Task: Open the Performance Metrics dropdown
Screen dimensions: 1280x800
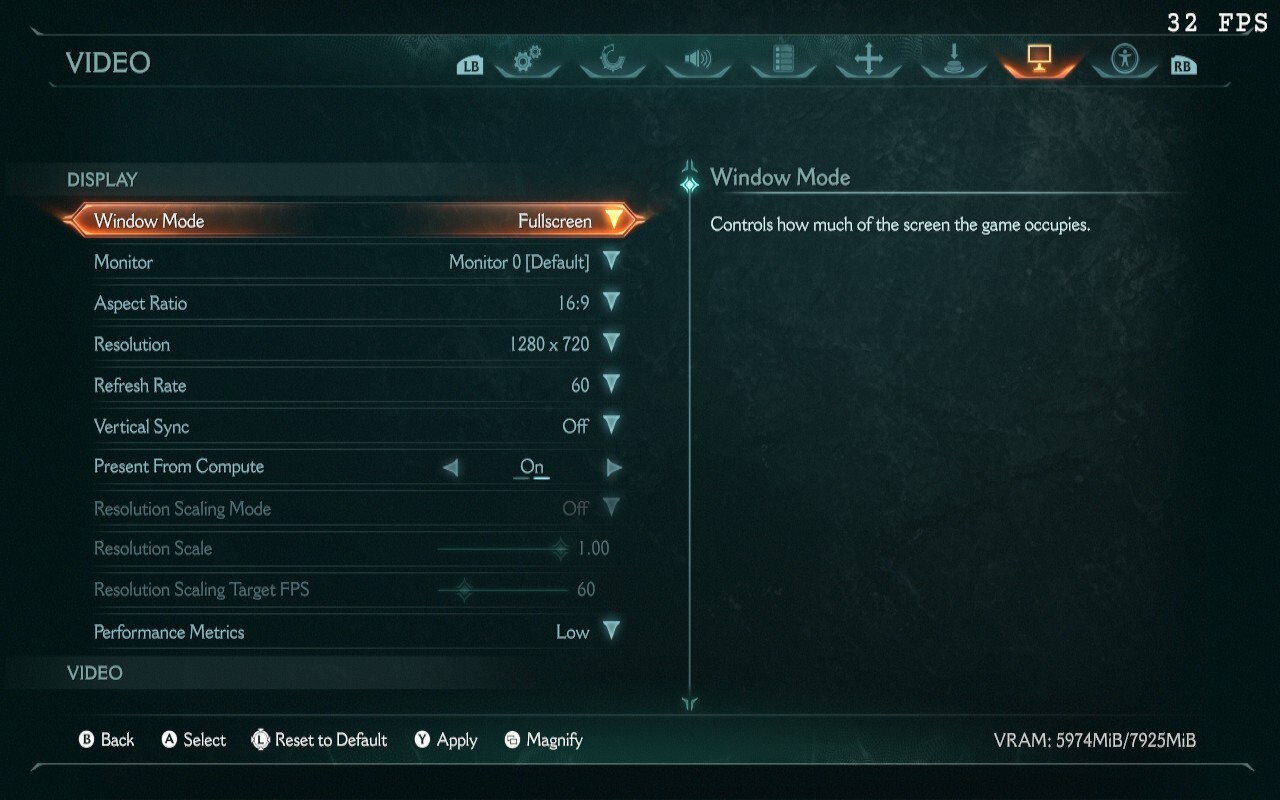Action: (x=611, y=631)
